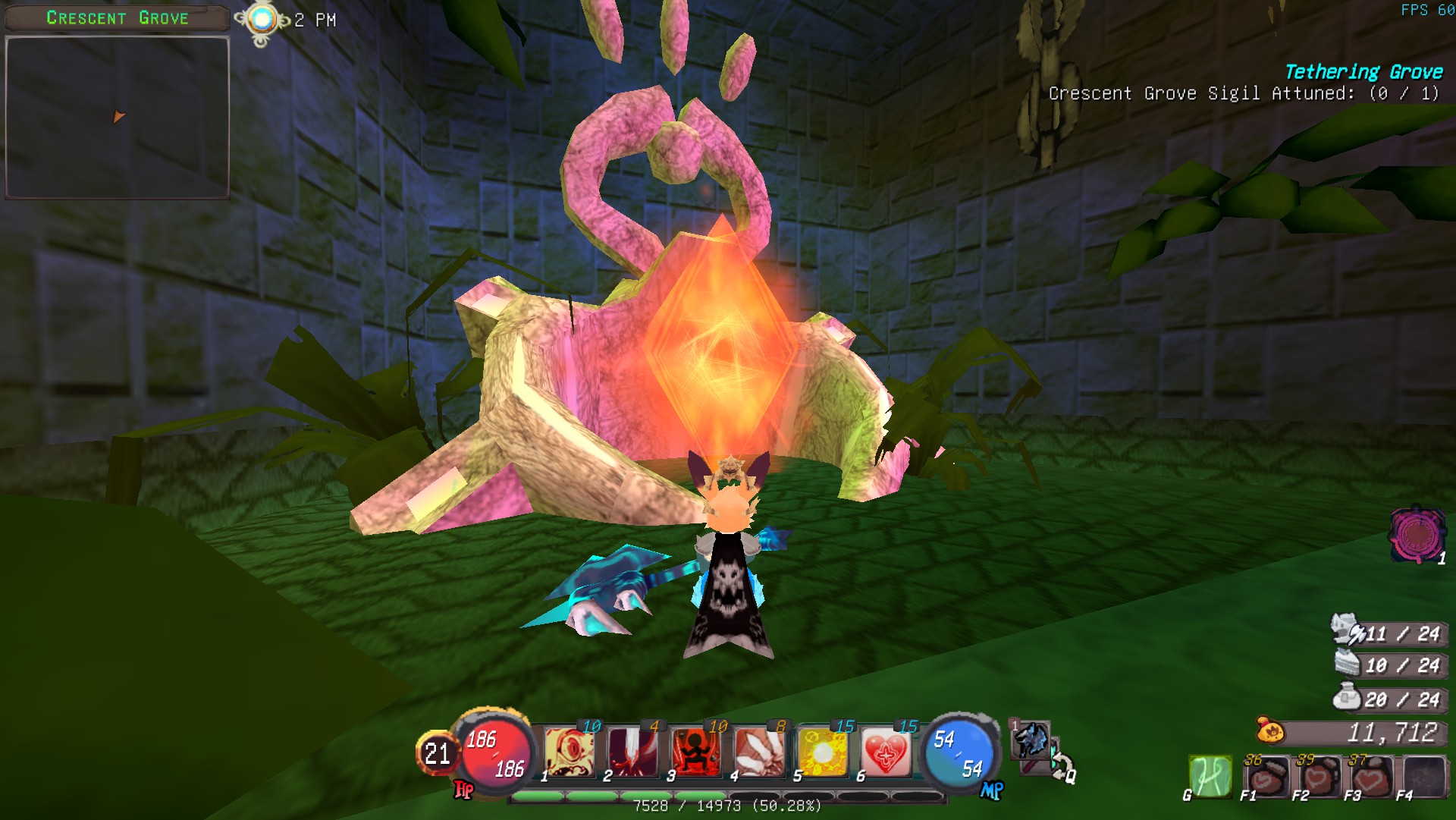1456x820 pixels.
Task: Use the white blade slash skill
Action: 632,752
